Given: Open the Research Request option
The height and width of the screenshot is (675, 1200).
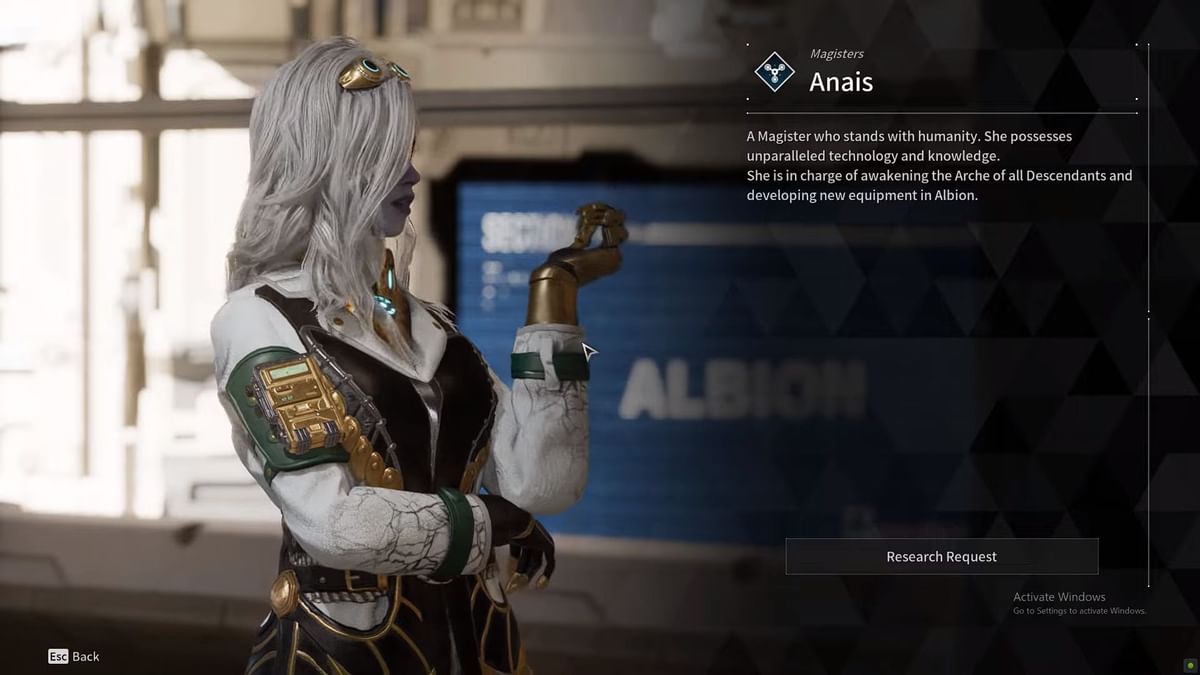Looking at the screenshot, I should point(941,557).
